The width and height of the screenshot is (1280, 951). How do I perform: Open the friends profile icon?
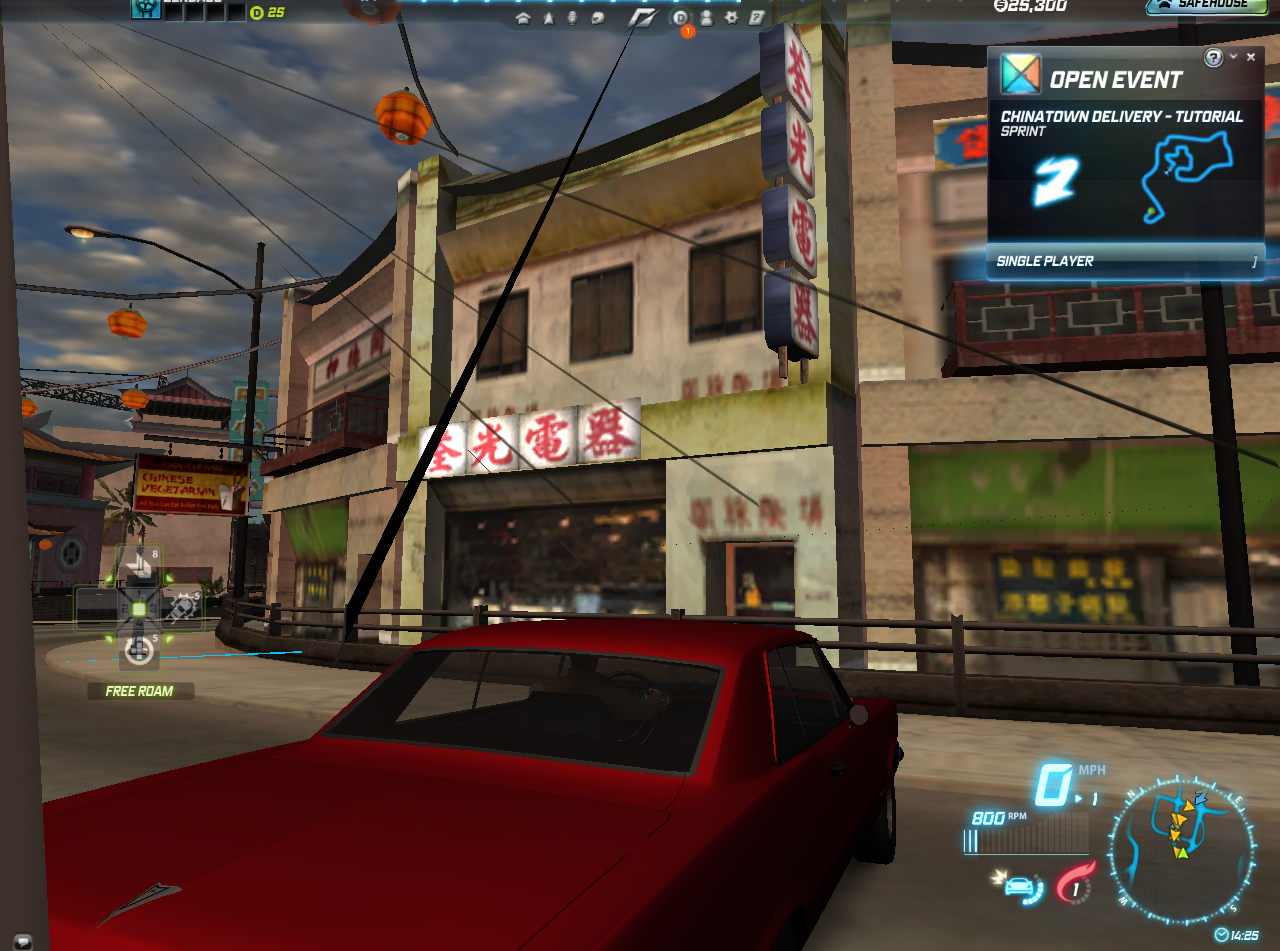[706, 18]
